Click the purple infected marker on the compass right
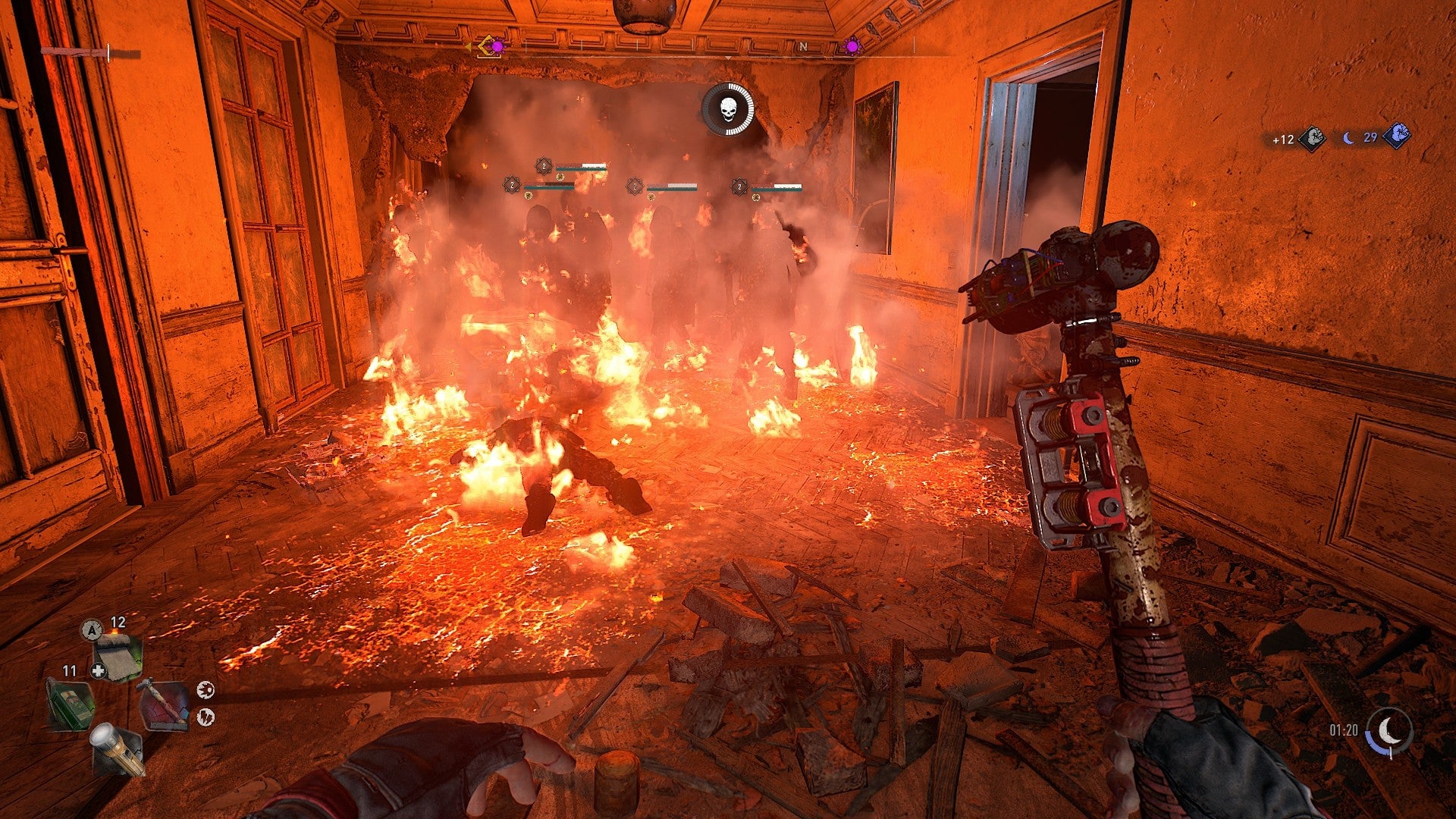This screenshot has height=819, width=1456. [851, 47]
